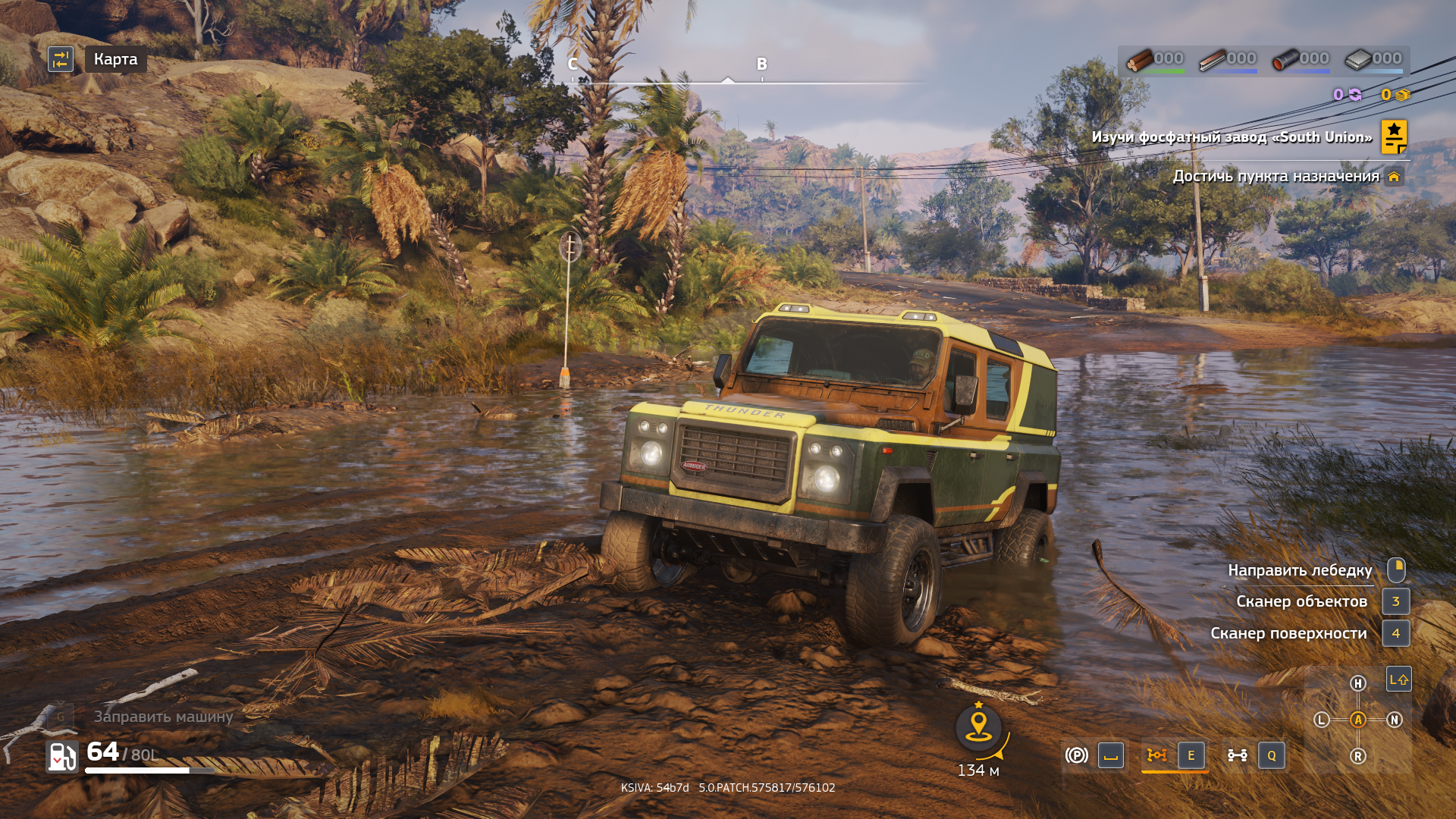Click the yellow starred task list icon

(1394, 136)
